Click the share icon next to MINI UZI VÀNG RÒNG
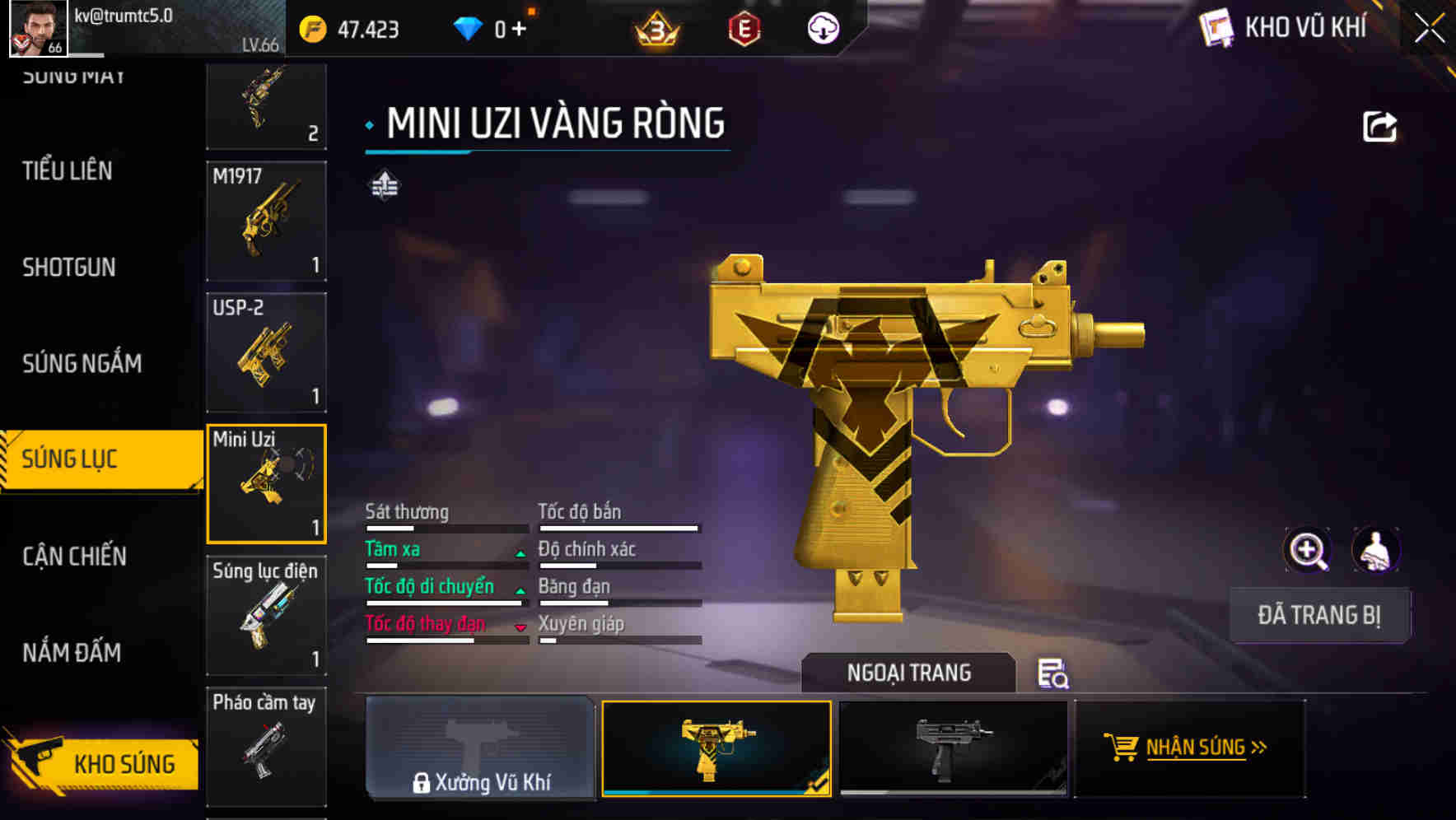The width and height of the screenshot is (1456, 820). 1379,125
